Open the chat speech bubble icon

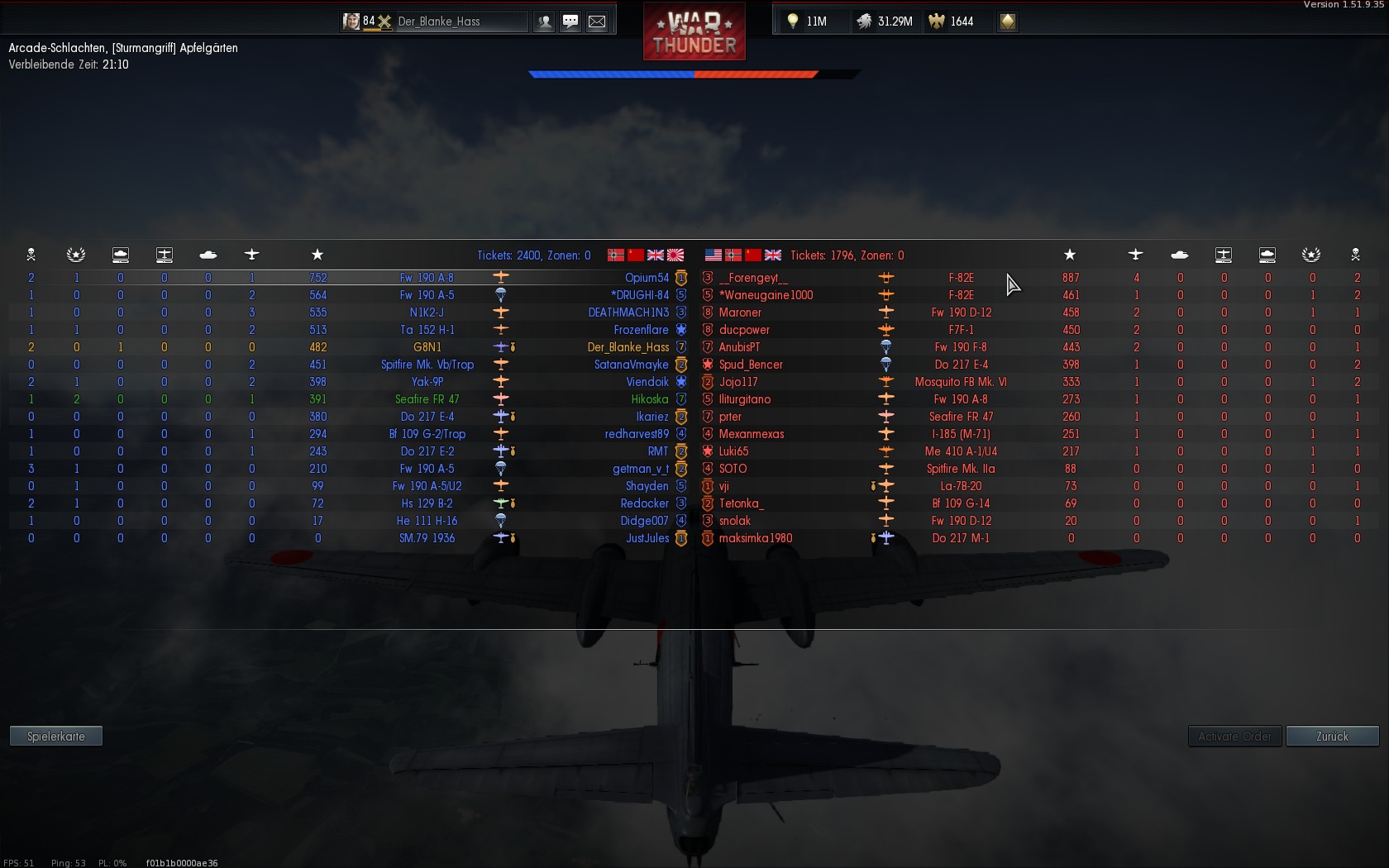click(x=570, y=21)
